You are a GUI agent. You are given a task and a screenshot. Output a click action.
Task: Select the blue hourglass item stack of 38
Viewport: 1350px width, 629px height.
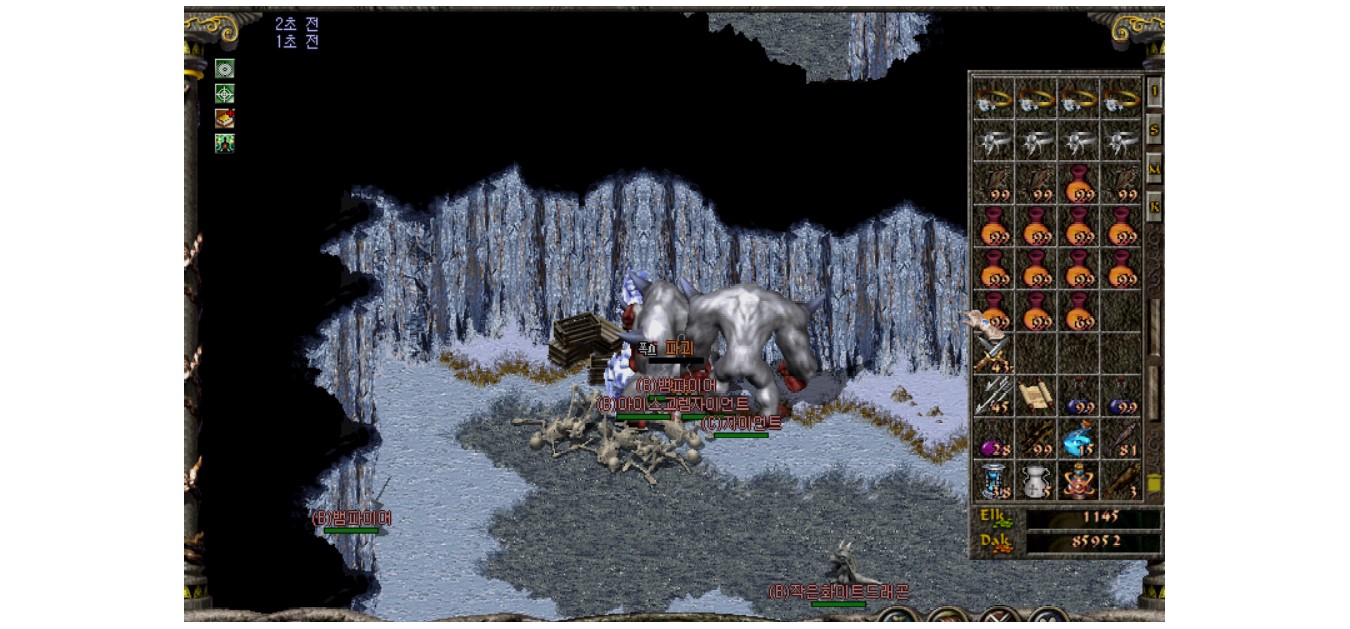pyautogui.click(x=994, y=481)
